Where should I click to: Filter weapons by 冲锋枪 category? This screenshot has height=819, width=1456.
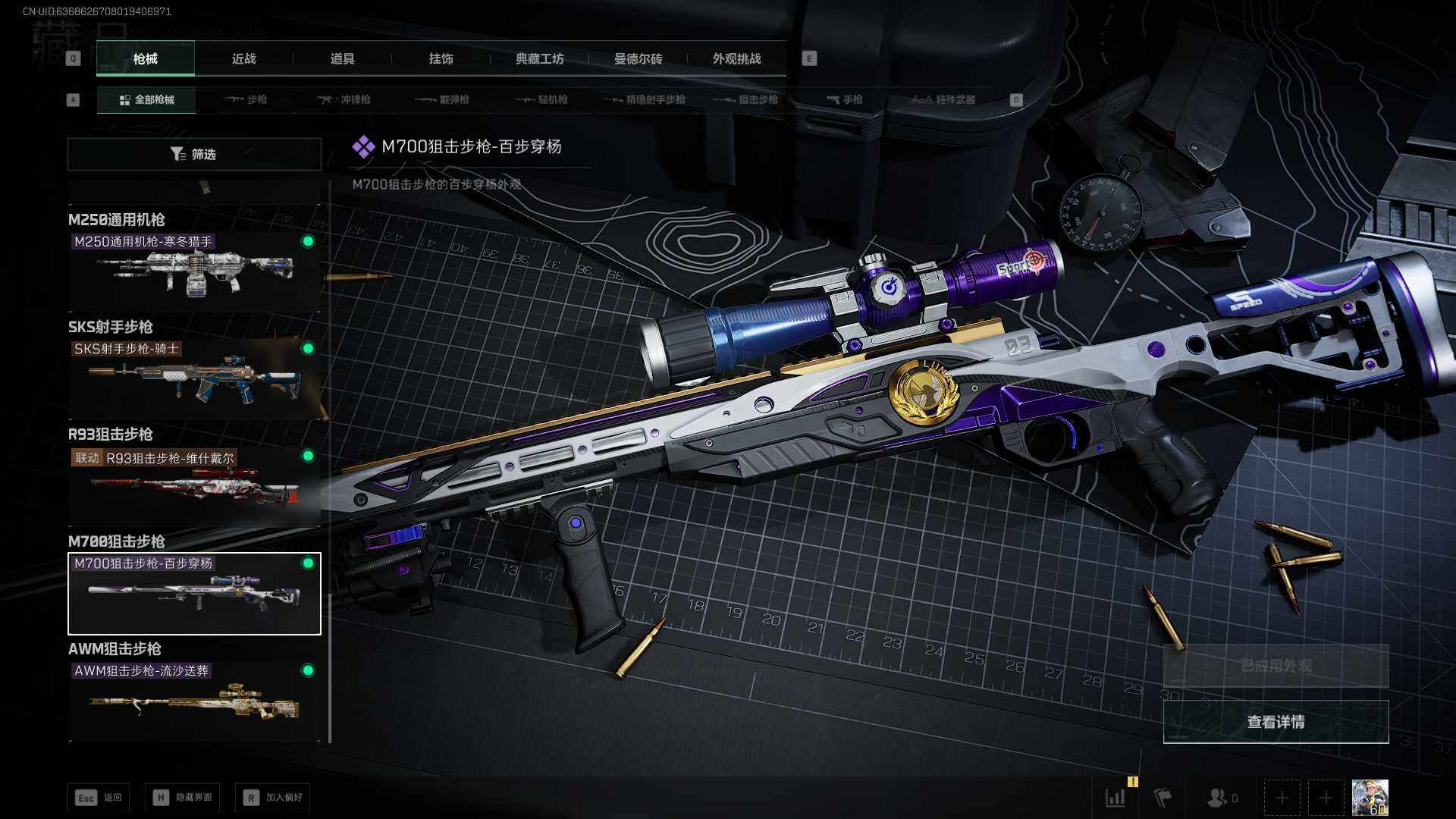coord(344,99)
